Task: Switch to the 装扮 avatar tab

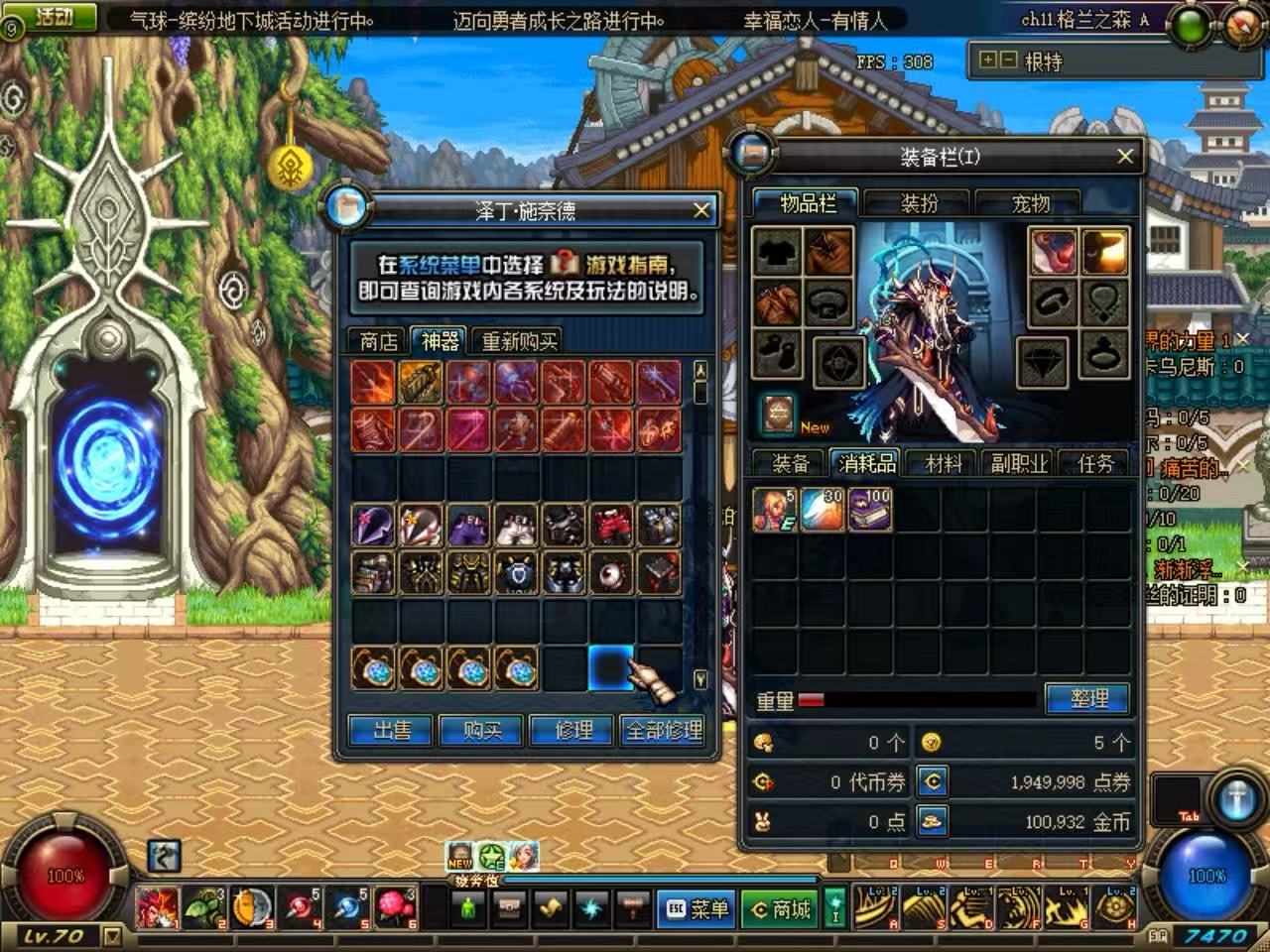Action: click(x=919, y=203)
